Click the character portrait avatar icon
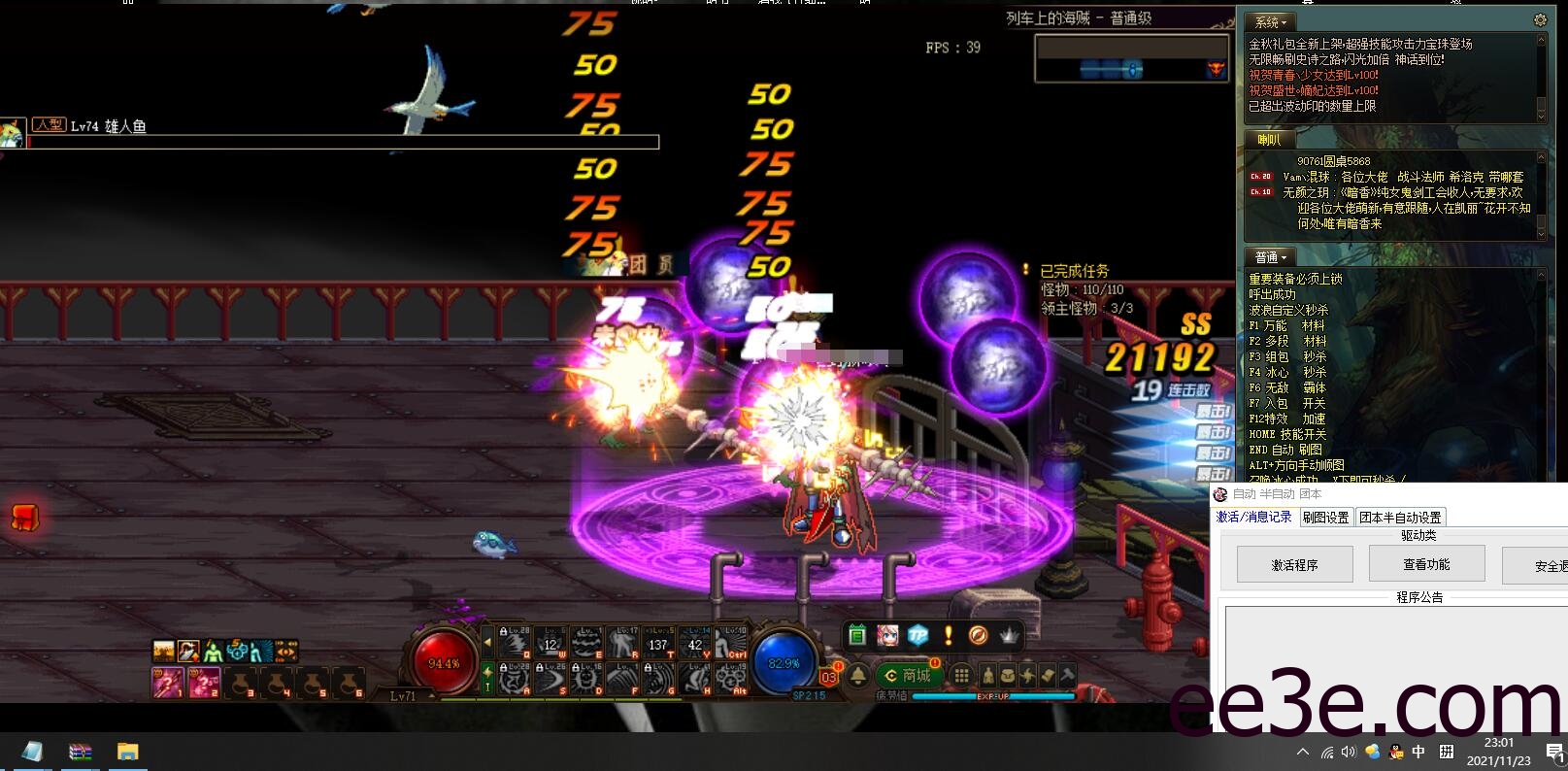1568x771 pixels. (886, 636)
